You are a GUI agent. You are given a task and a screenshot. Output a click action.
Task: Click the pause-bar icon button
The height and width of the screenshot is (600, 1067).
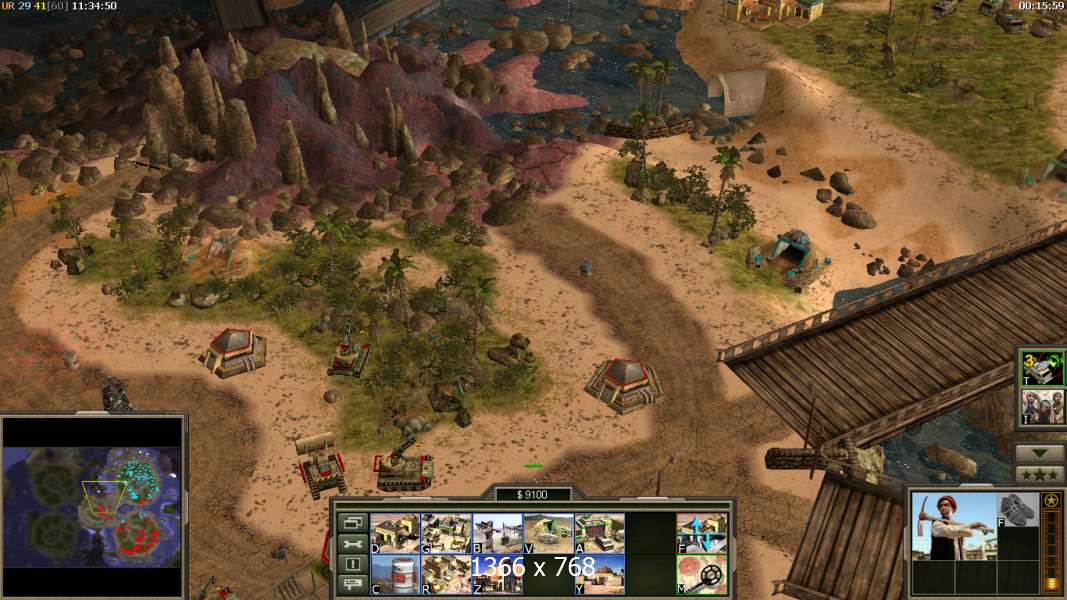[x=352, y=564]
